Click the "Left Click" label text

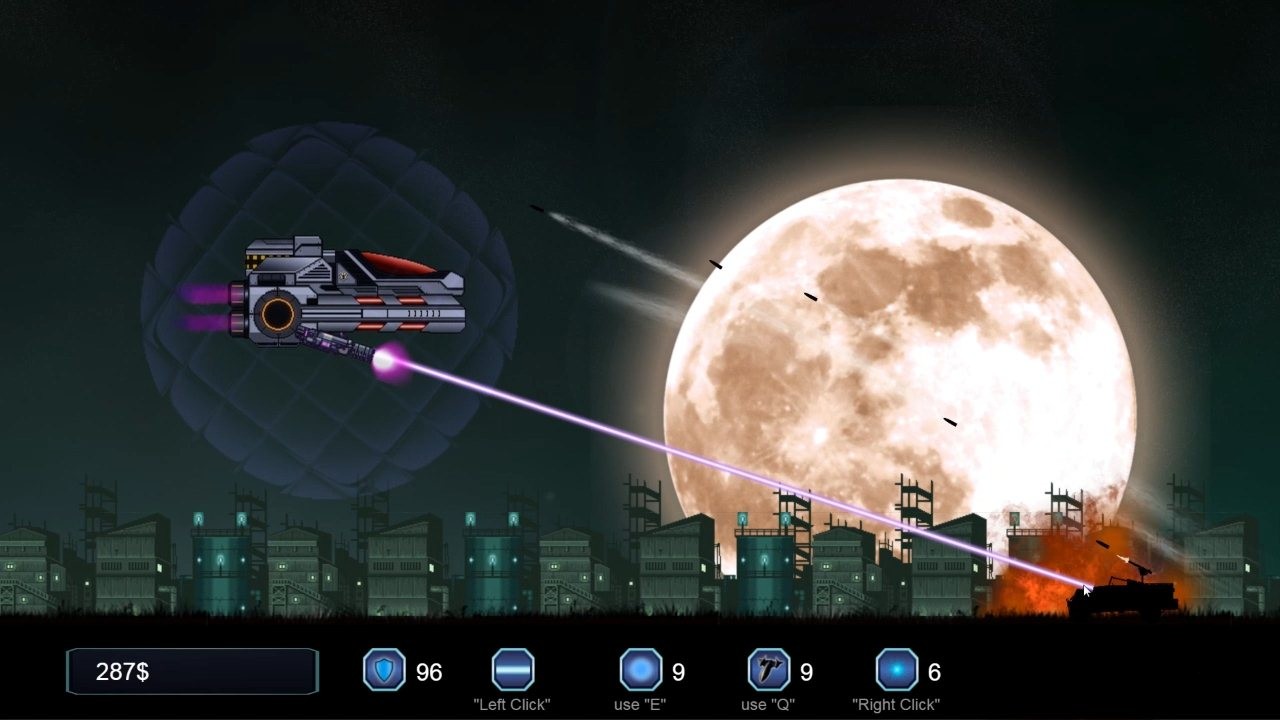point(512,704)
